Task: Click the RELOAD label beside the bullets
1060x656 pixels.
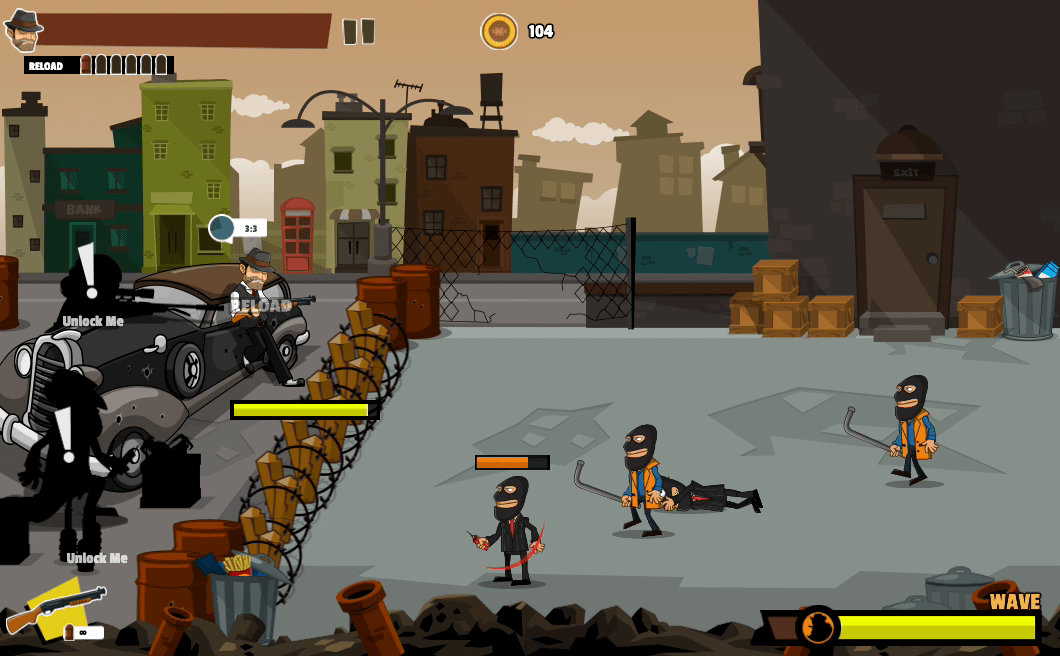Action: point(46,66)
